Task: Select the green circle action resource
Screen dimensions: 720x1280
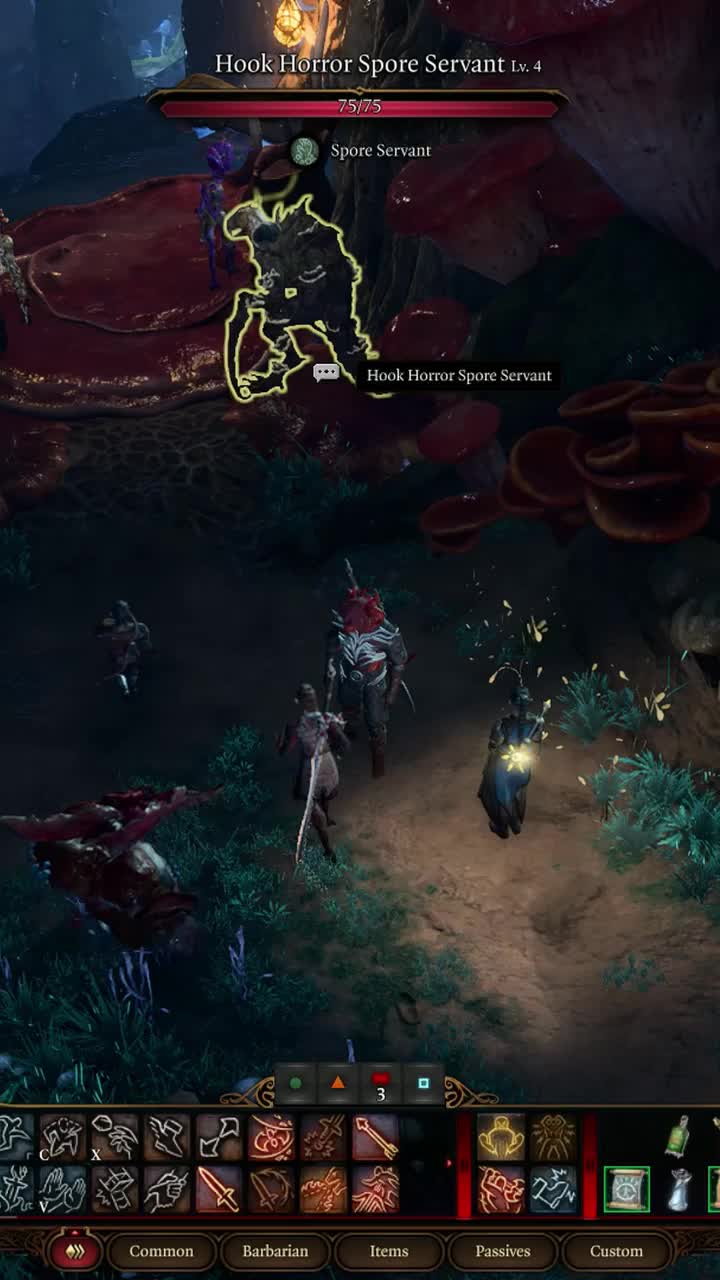Action: [295, 1083]
